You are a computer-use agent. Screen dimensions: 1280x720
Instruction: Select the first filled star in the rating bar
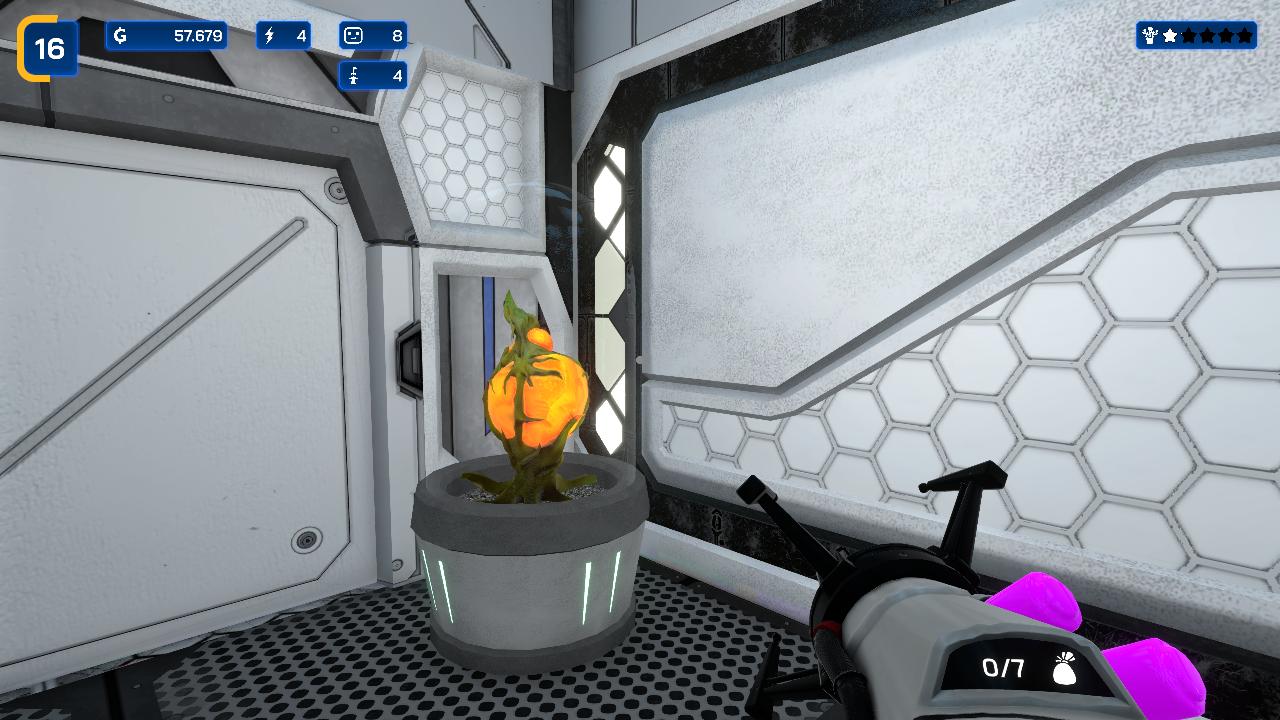tap(1169, 34)
